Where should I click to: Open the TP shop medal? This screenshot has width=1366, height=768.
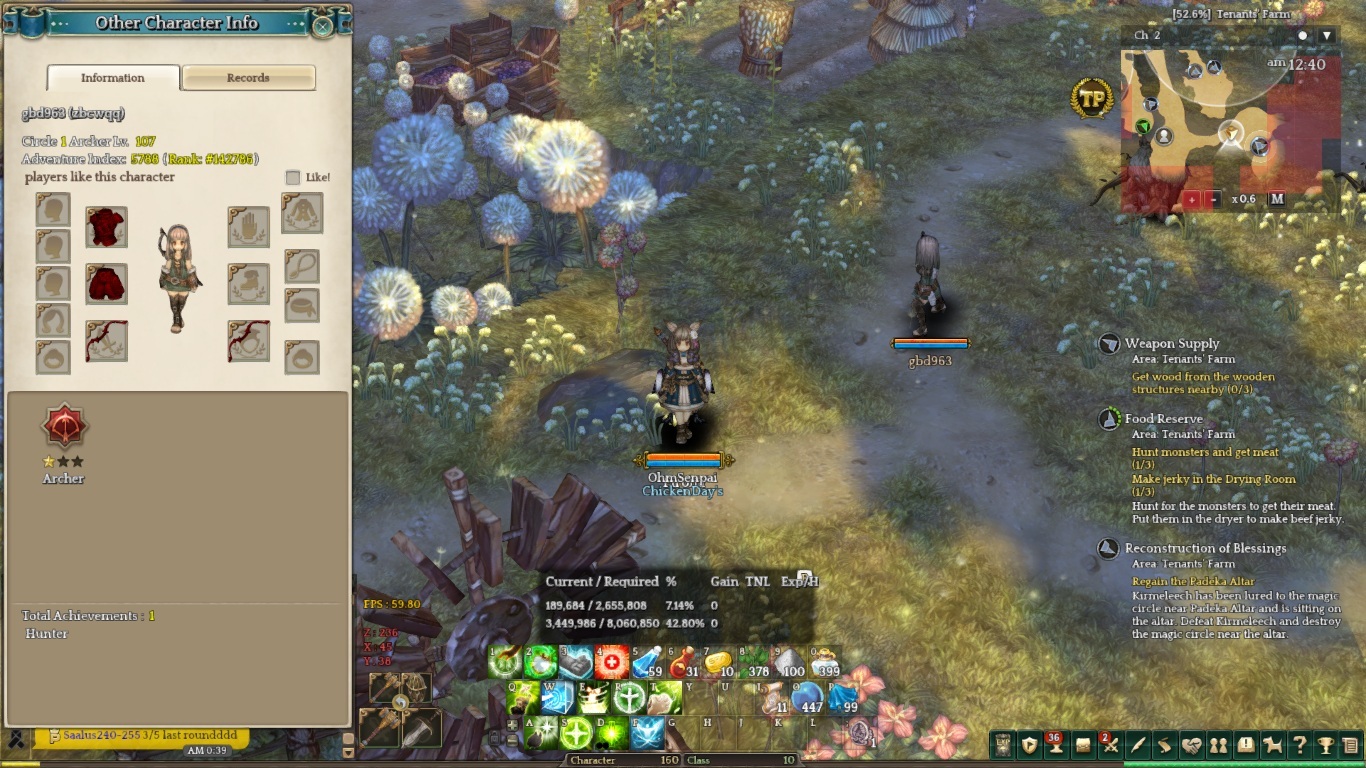1092,98
